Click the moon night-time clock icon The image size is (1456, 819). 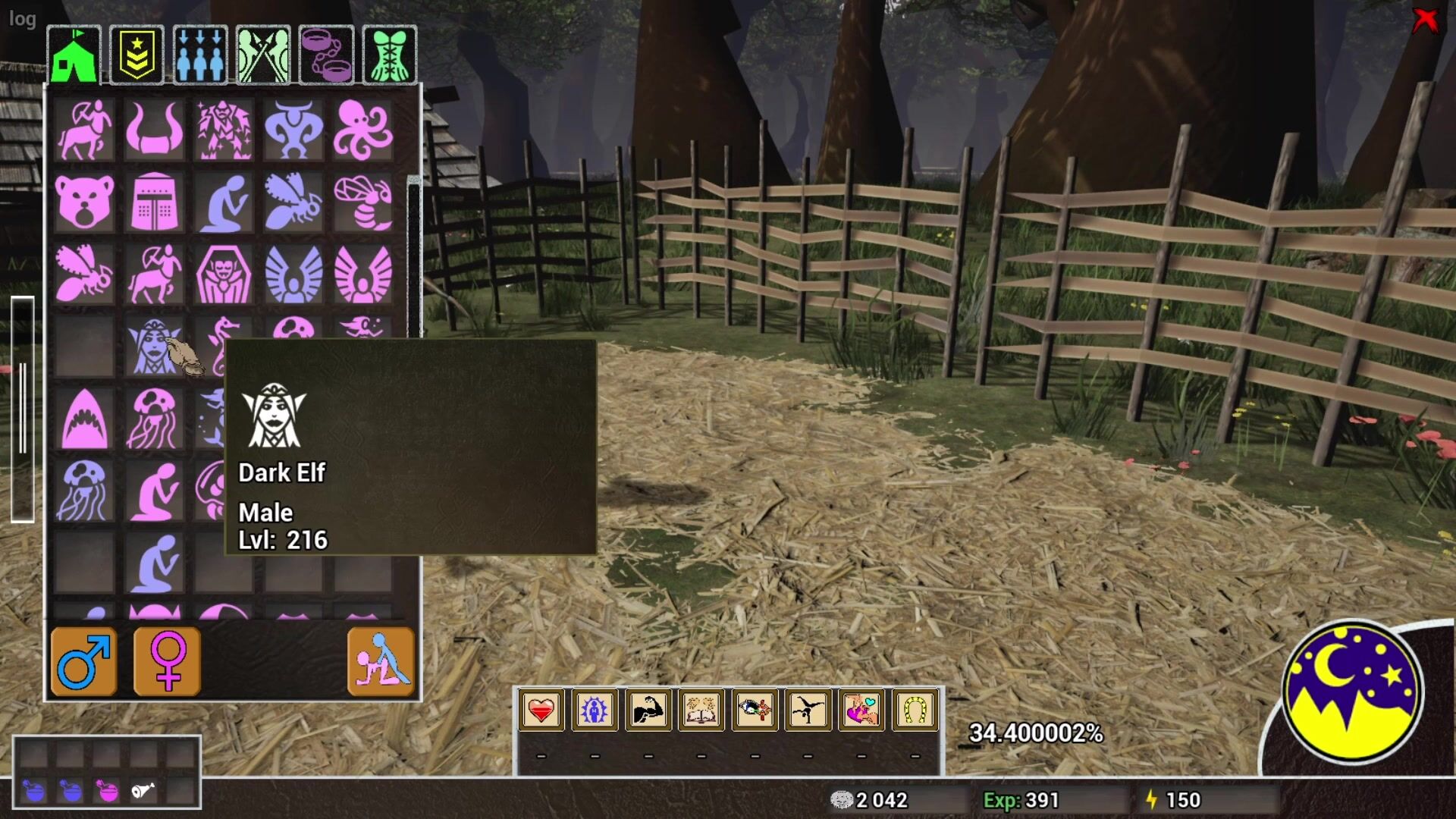[x=1352, y=692]
